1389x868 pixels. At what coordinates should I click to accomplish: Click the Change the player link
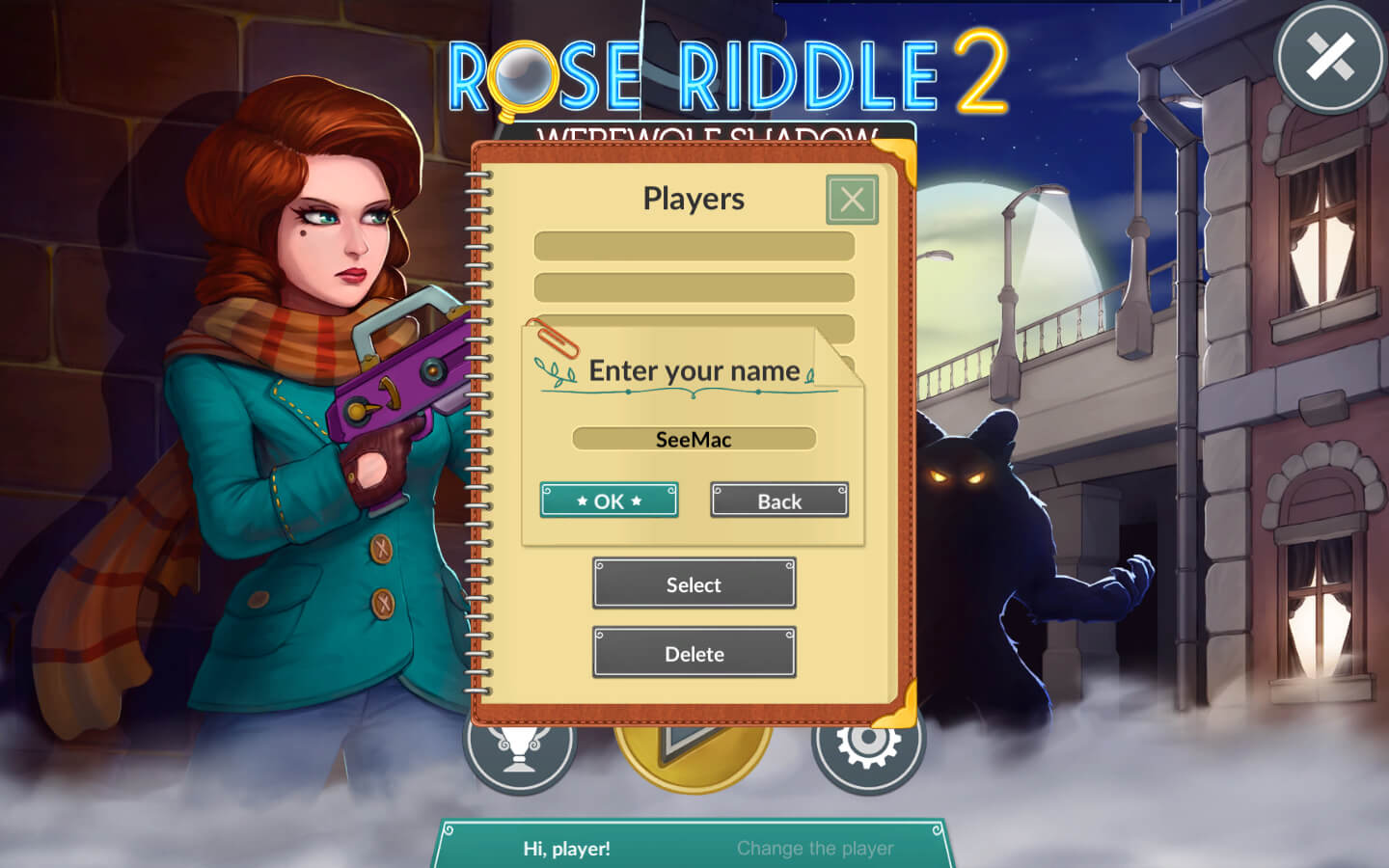pos(815,848)
